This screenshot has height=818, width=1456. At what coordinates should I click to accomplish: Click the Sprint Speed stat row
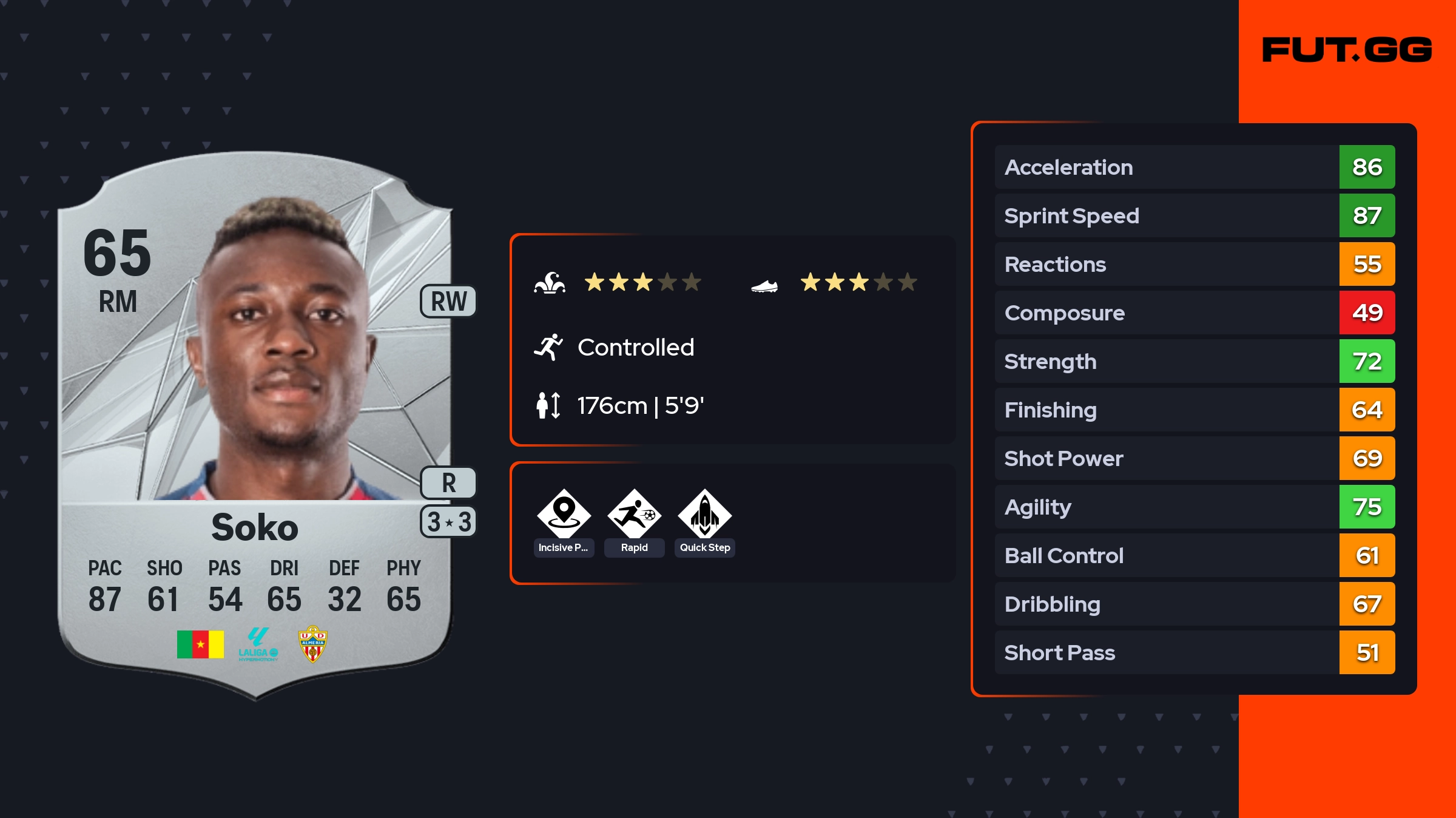point(1194,215)
